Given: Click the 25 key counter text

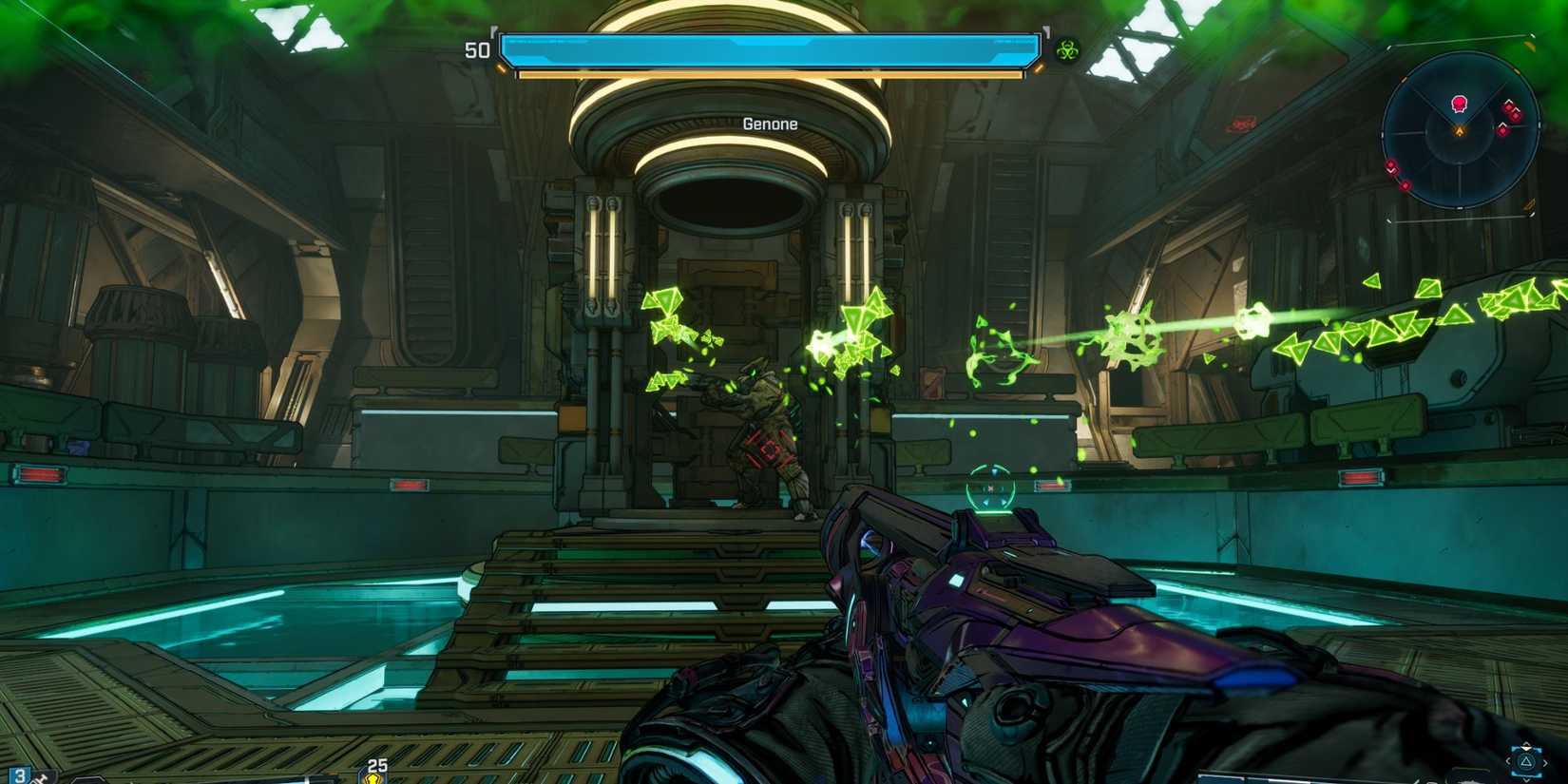Looking at the screenshot, I should click(x=377, y=764).
